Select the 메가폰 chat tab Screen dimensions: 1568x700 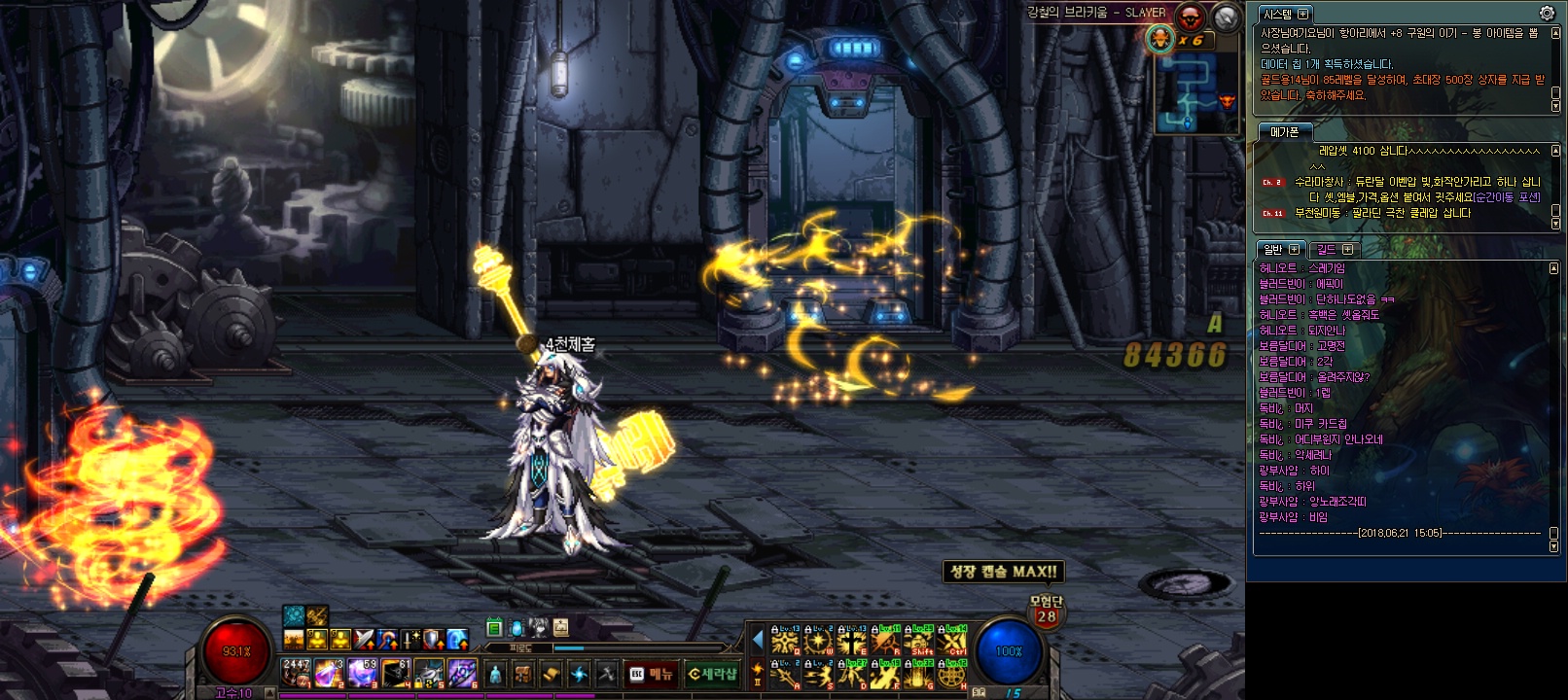click(x=1284, y=131)
